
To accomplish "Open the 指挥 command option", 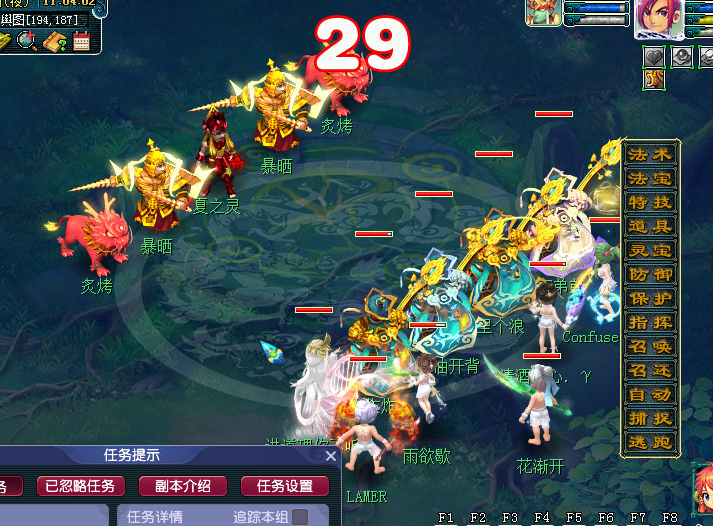I will click(x=650, y=323).
